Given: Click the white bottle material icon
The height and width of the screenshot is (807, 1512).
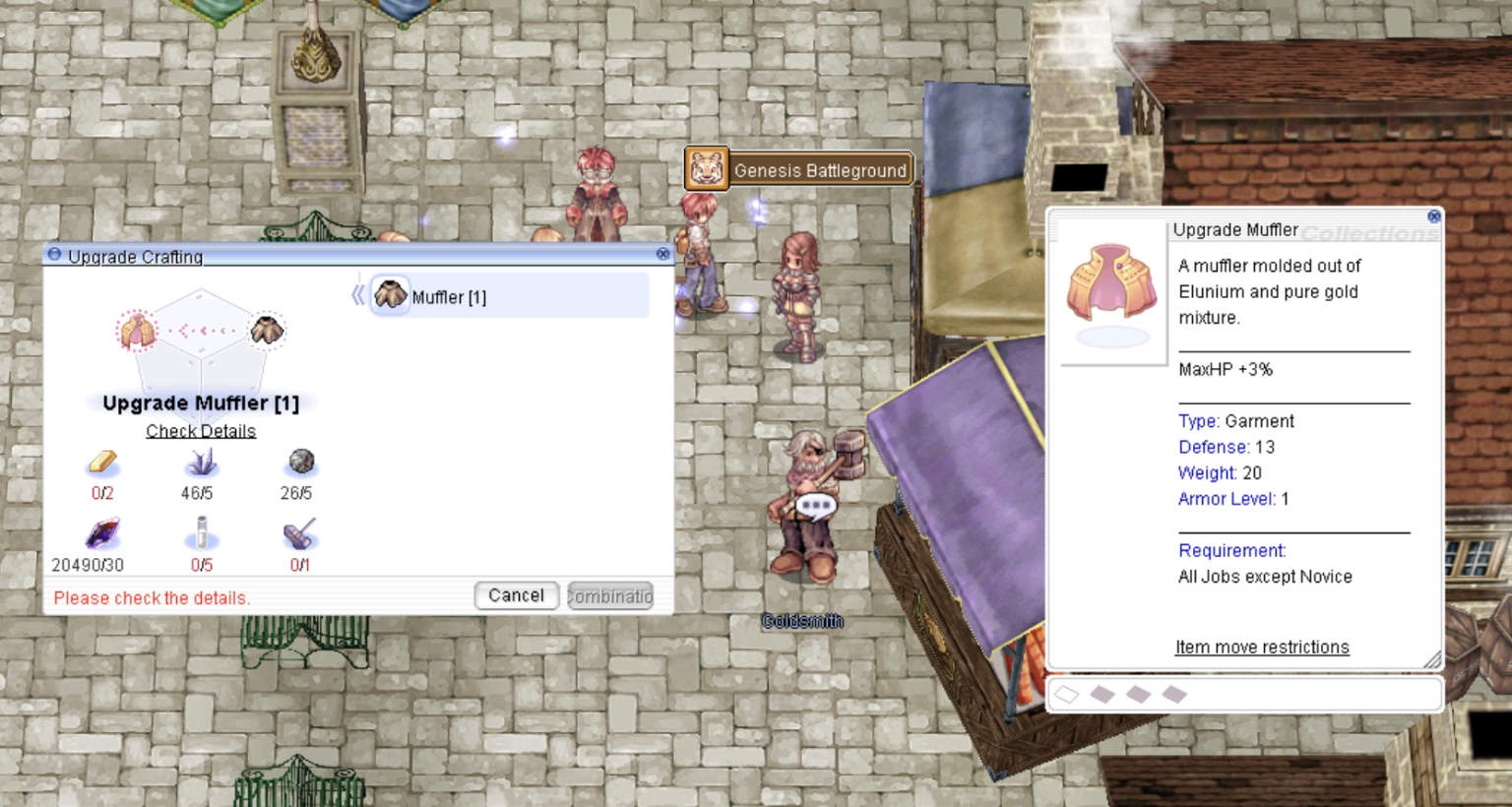Looking at the screenshot, I should (201, 534).
